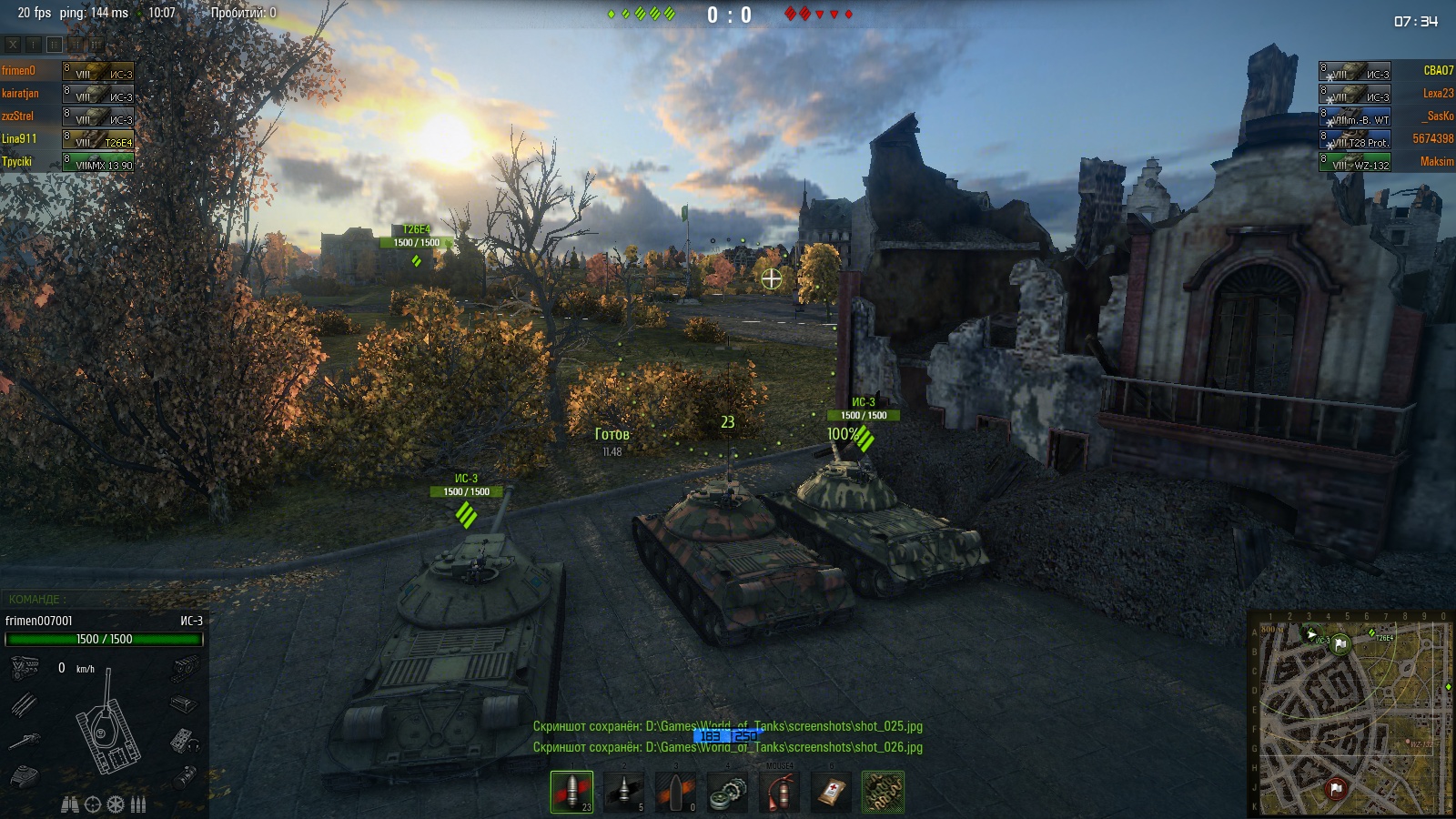Click the engine module status icon
Screen dimensions: 1456x819
click(x=25, y=669)
